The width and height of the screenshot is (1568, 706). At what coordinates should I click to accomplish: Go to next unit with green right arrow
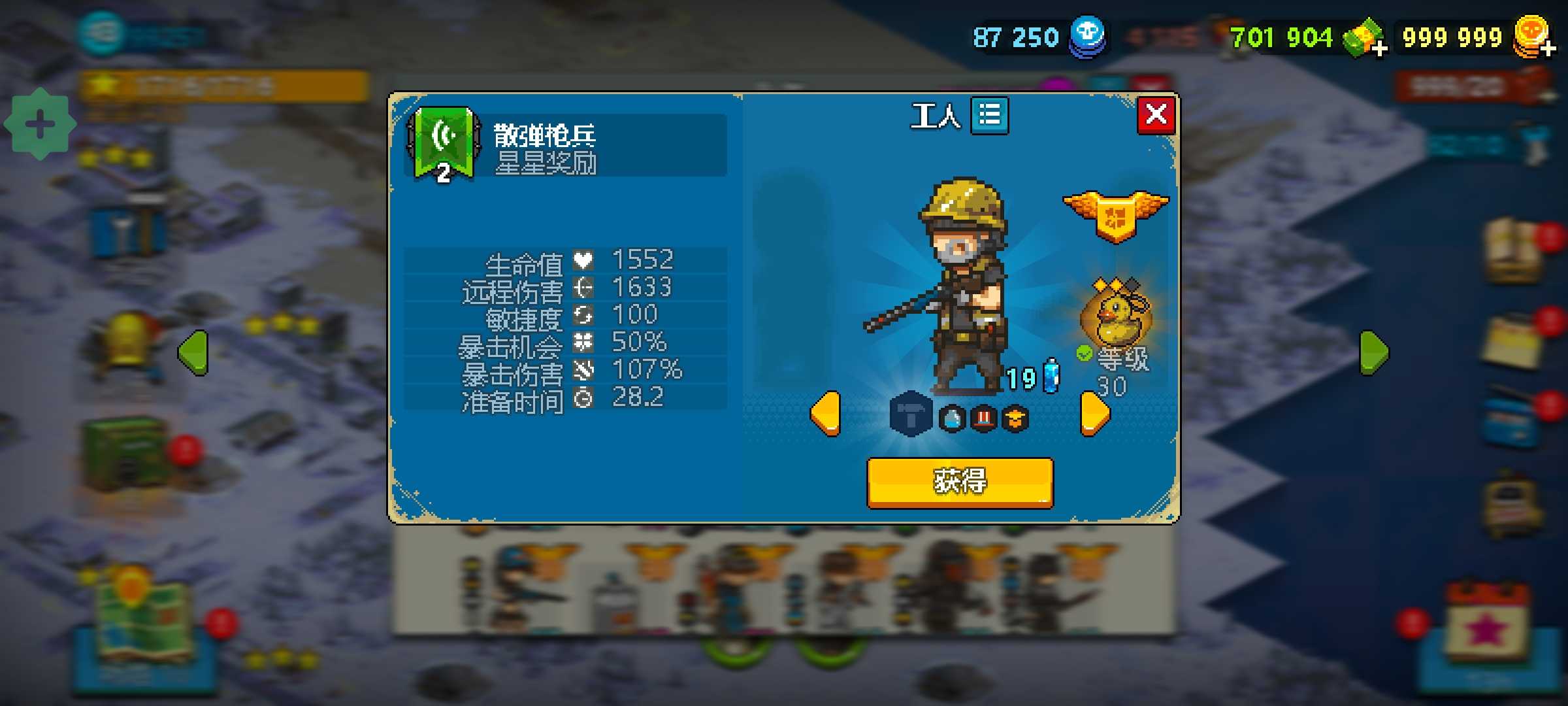click(1374, 353)
